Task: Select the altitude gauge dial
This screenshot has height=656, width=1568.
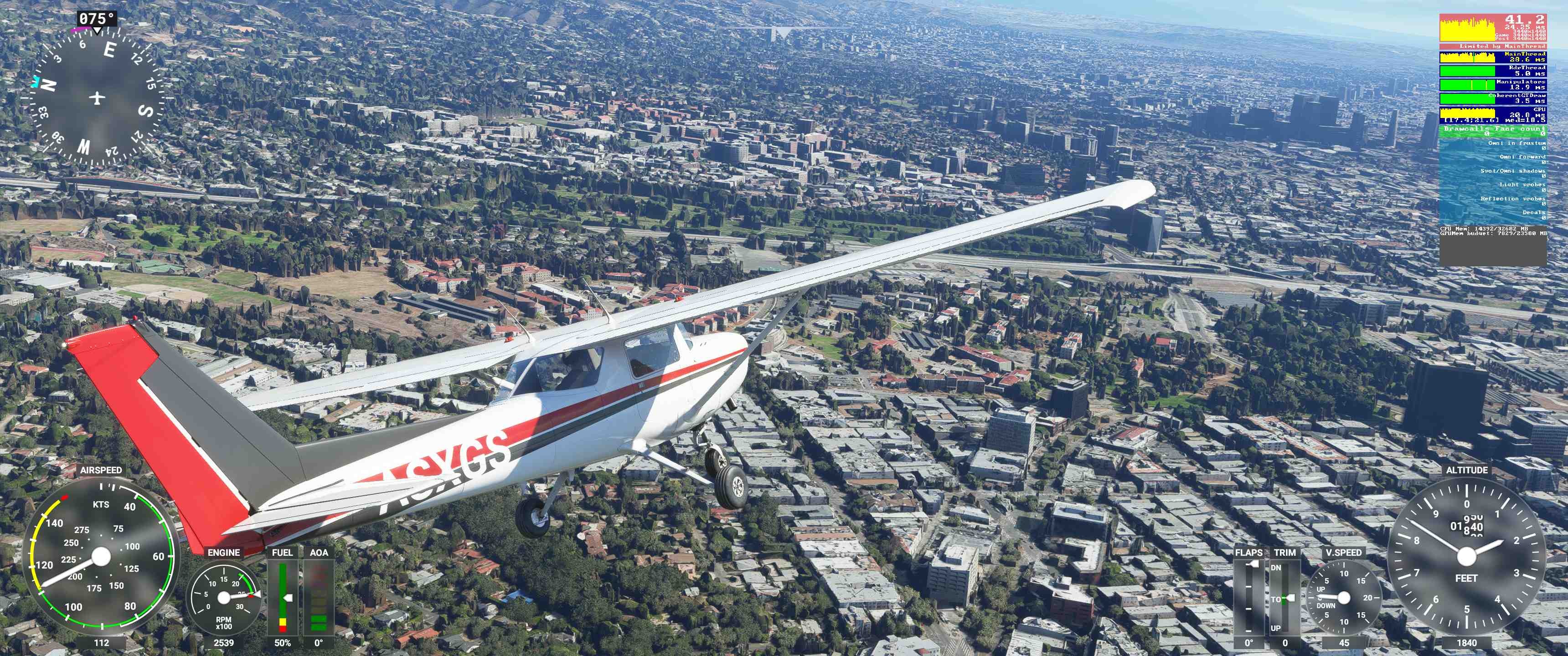Action: (1466, 555)
